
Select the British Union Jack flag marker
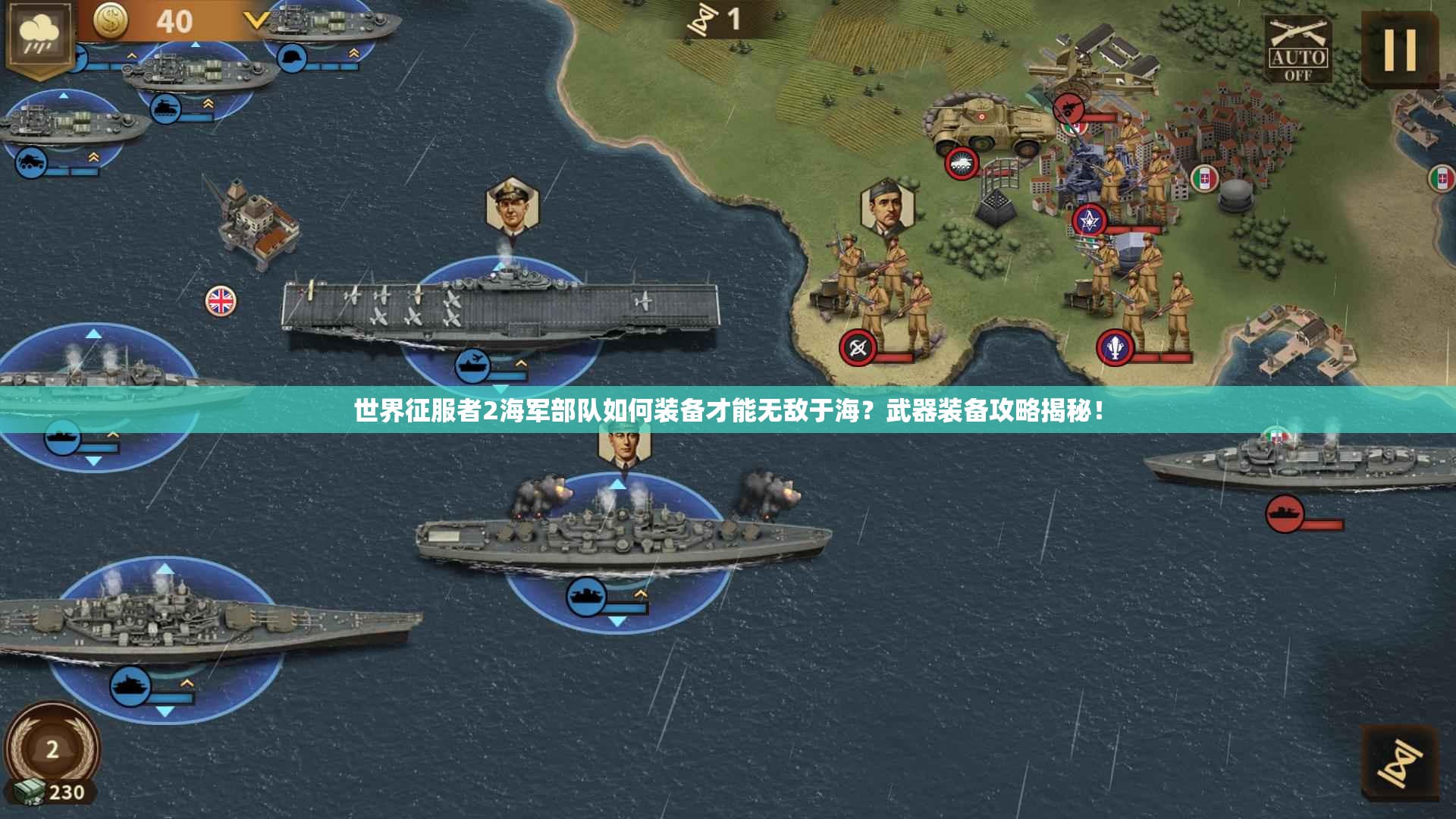pos(218,300)
